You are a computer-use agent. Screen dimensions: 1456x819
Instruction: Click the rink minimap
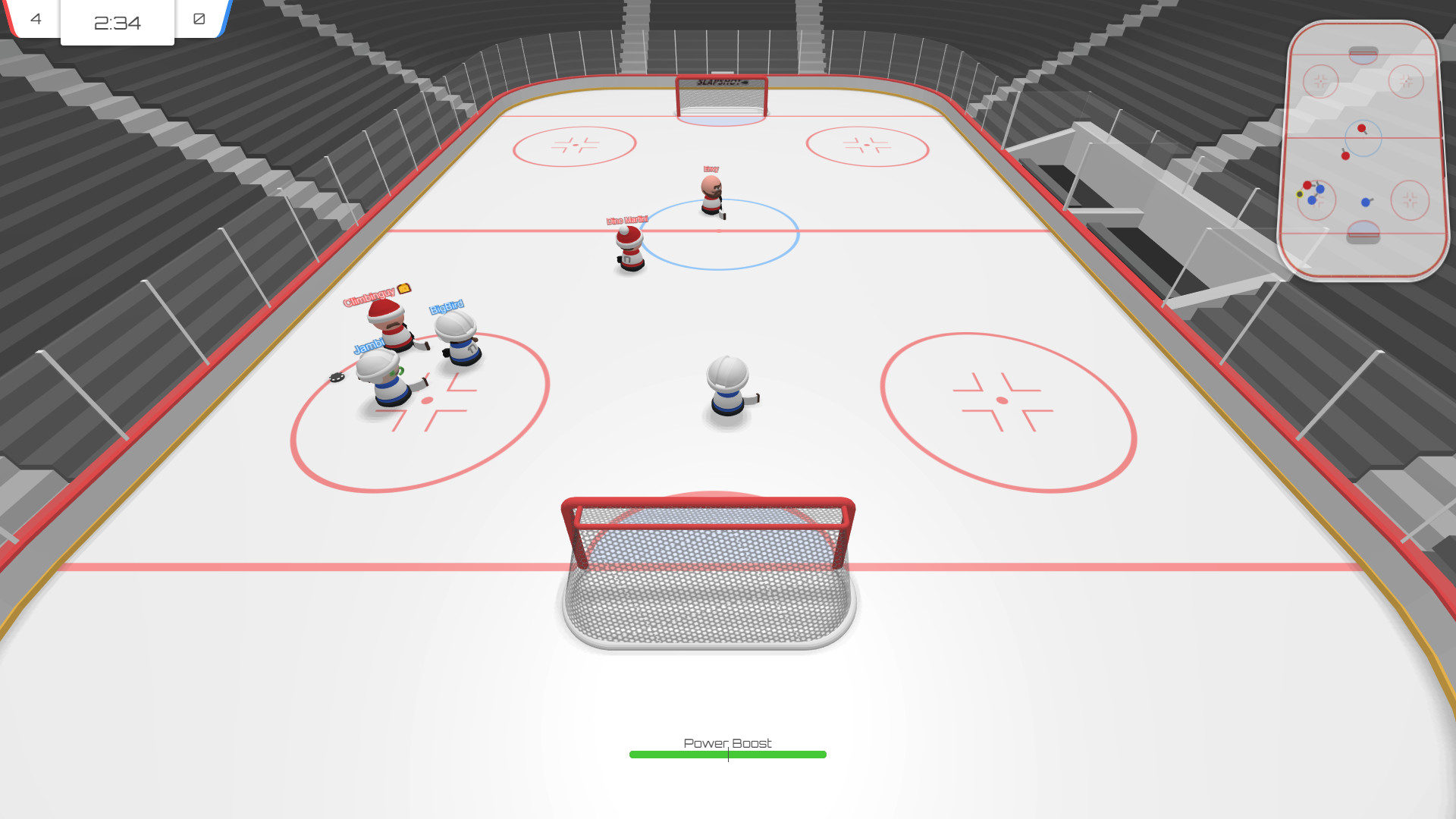[x=1363, y=150]
